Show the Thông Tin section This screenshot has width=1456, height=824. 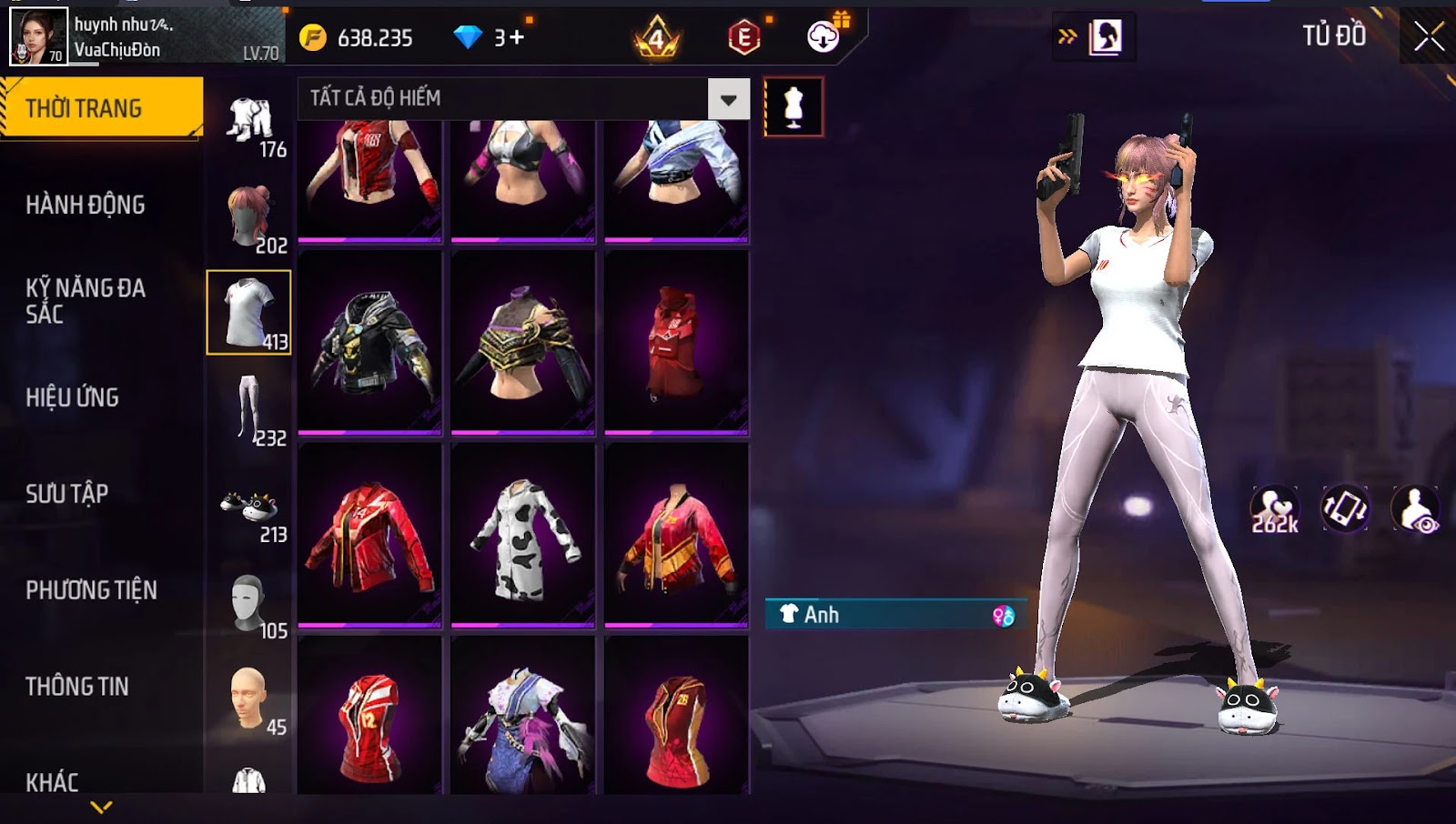(x=77, y=687)
